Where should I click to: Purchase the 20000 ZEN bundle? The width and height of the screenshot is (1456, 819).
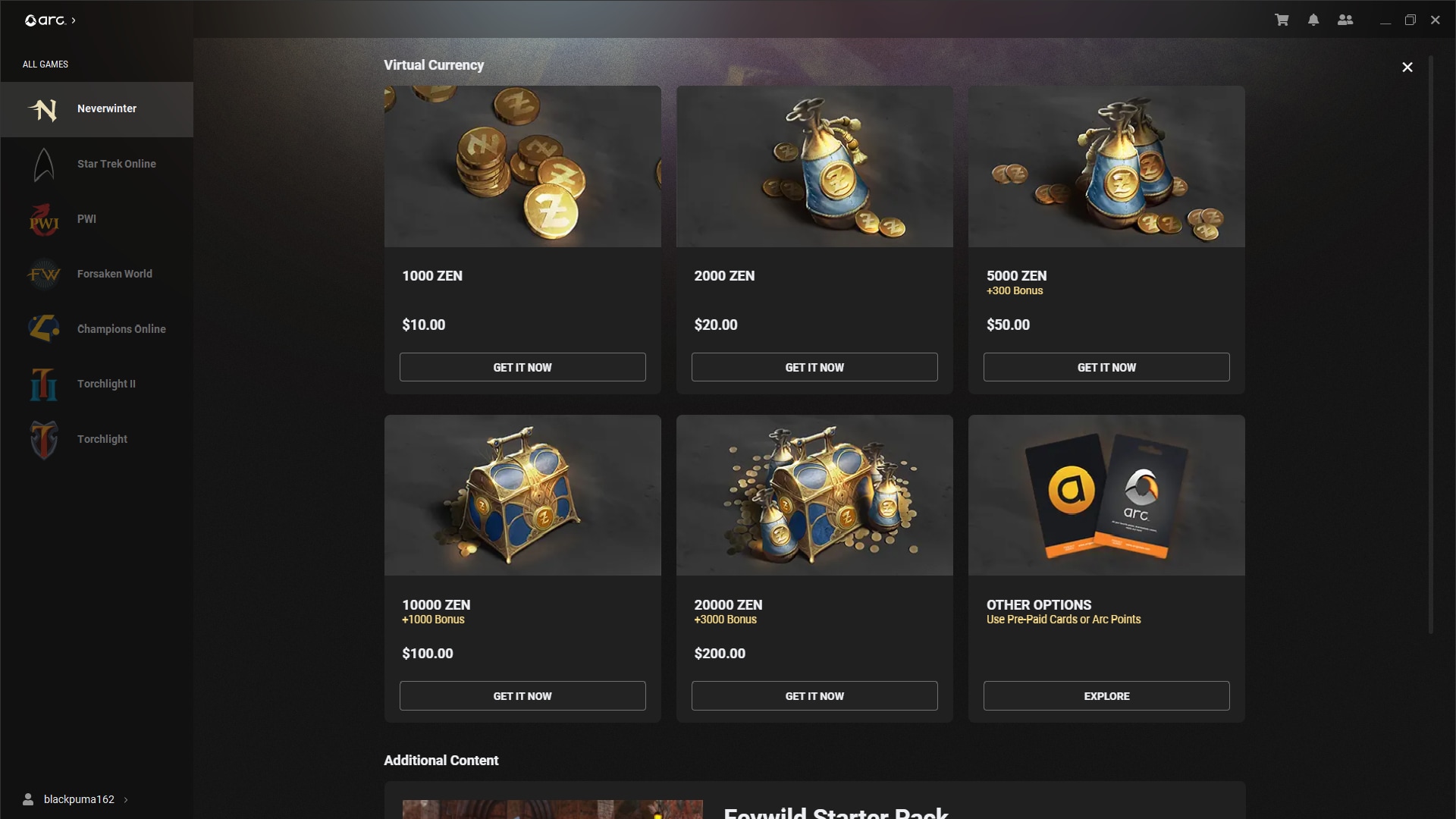tap(814, 695)
